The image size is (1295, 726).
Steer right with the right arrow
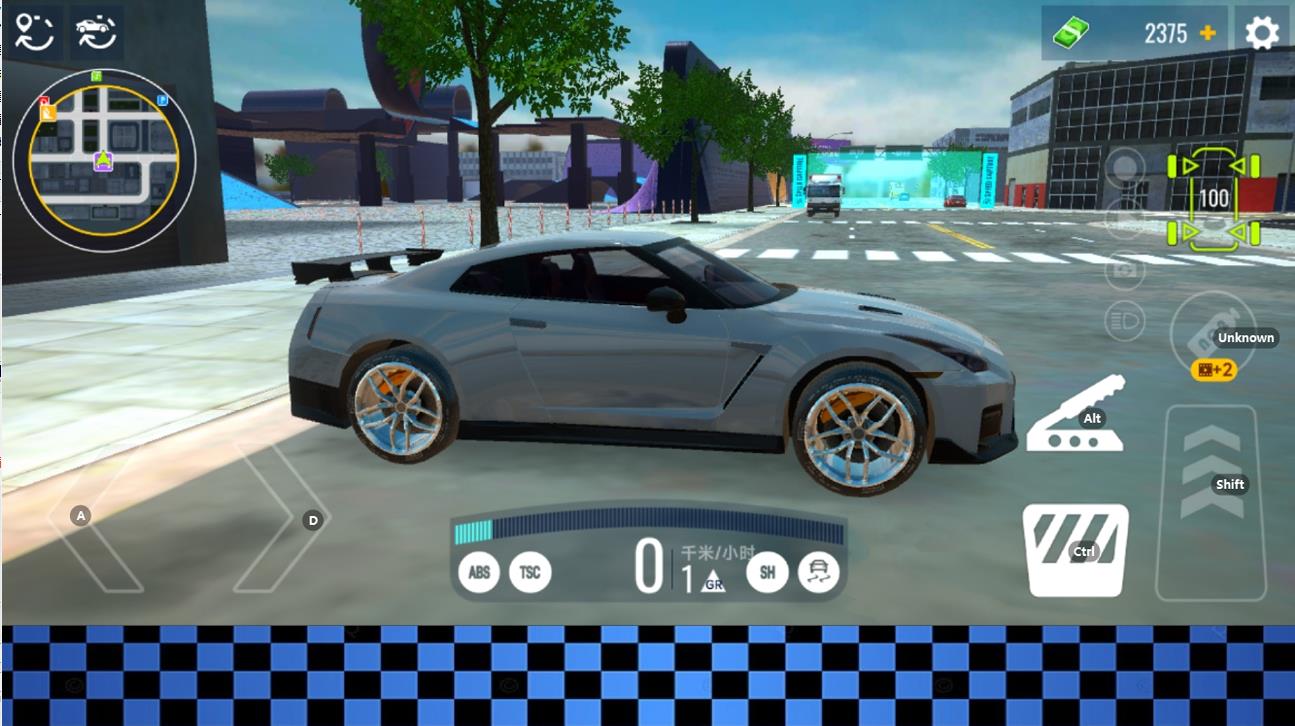pos(280,518)
